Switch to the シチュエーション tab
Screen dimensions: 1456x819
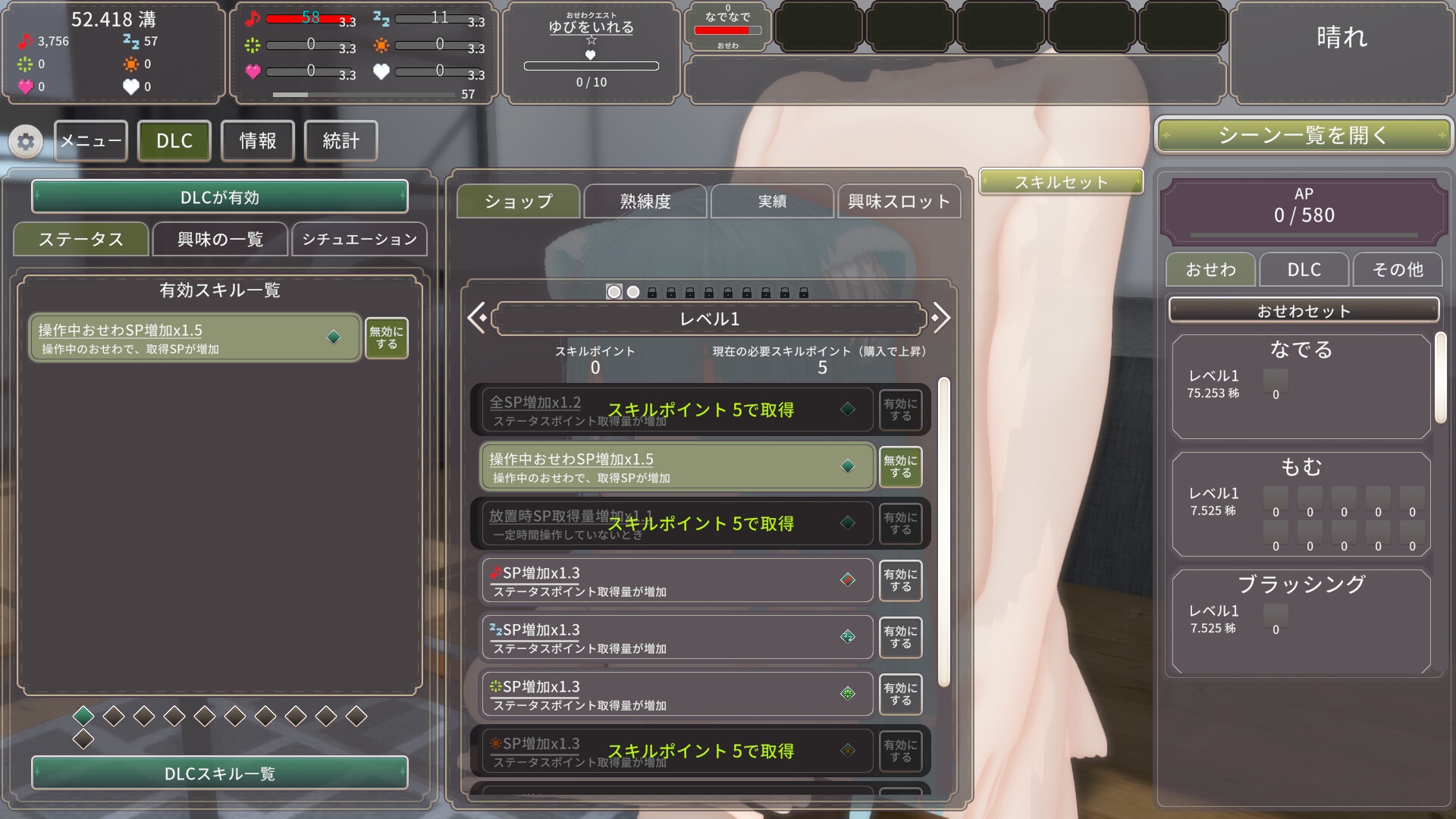[x=359, y=240]
